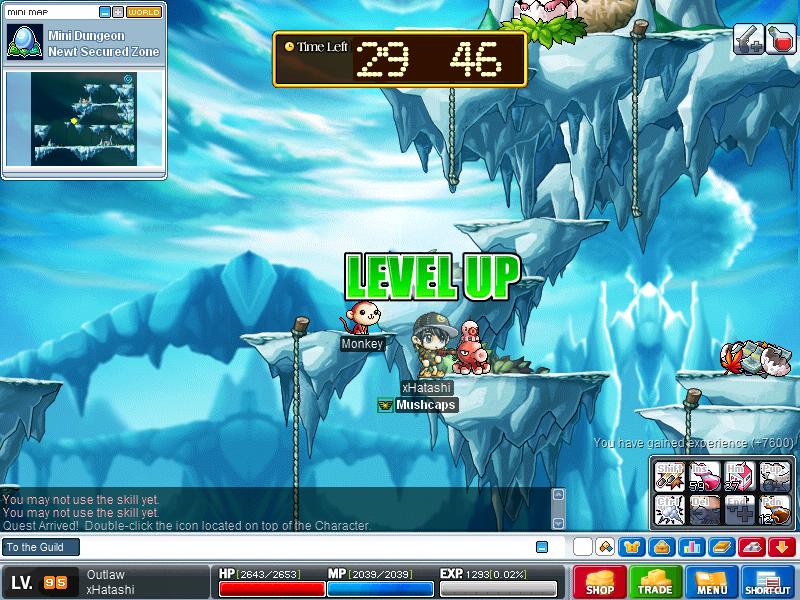Viewport: 800px width, 600px height.
Task: Open the Shortcut button
Action: (768, 582)
